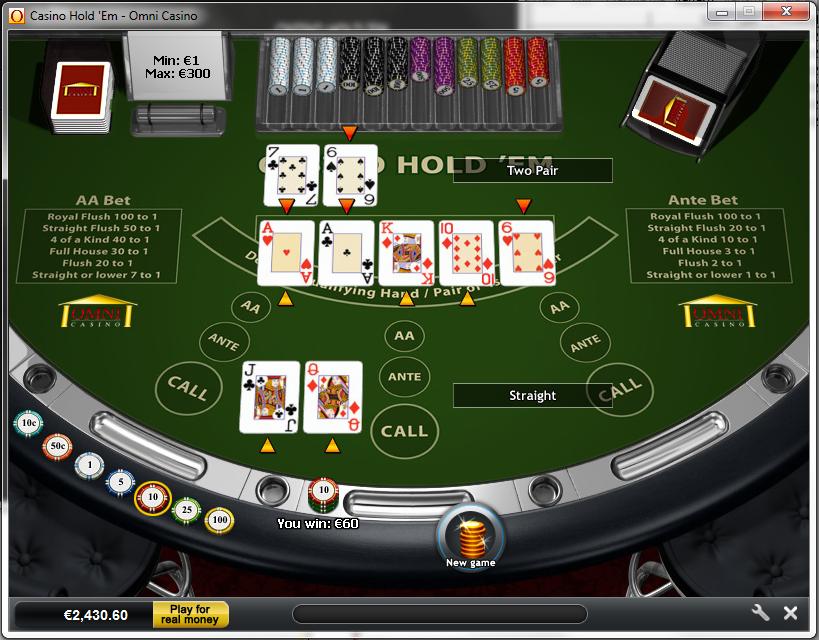Select the blue 5 chip
819x640 pixels.
(x=121, y=483)
